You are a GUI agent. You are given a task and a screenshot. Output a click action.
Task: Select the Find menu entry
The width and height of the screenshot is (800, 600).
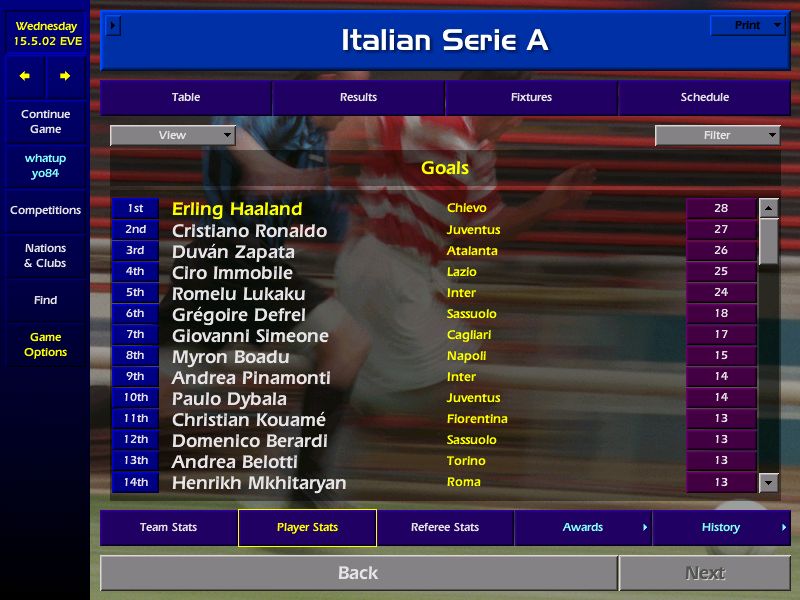(x=45, y=300)
